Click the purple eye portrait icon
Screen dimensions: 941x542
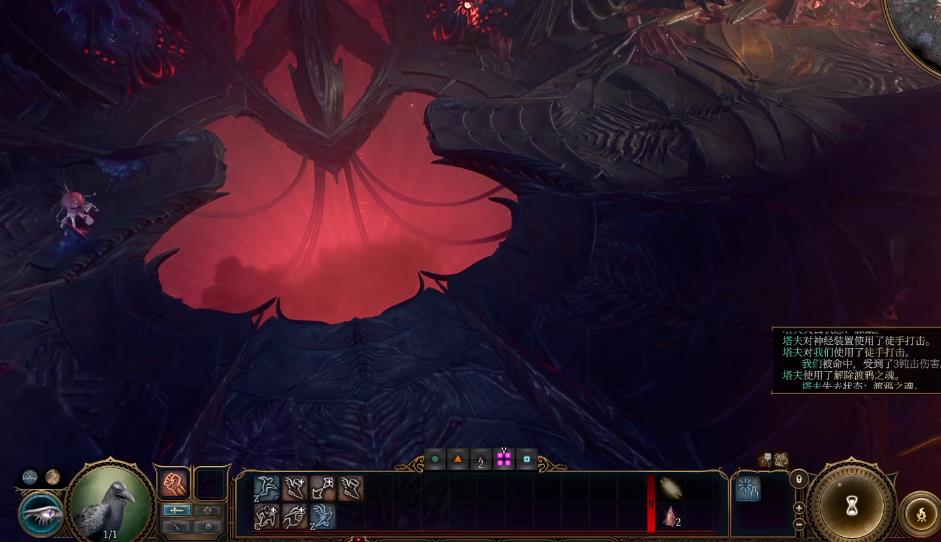coord(41,512)
